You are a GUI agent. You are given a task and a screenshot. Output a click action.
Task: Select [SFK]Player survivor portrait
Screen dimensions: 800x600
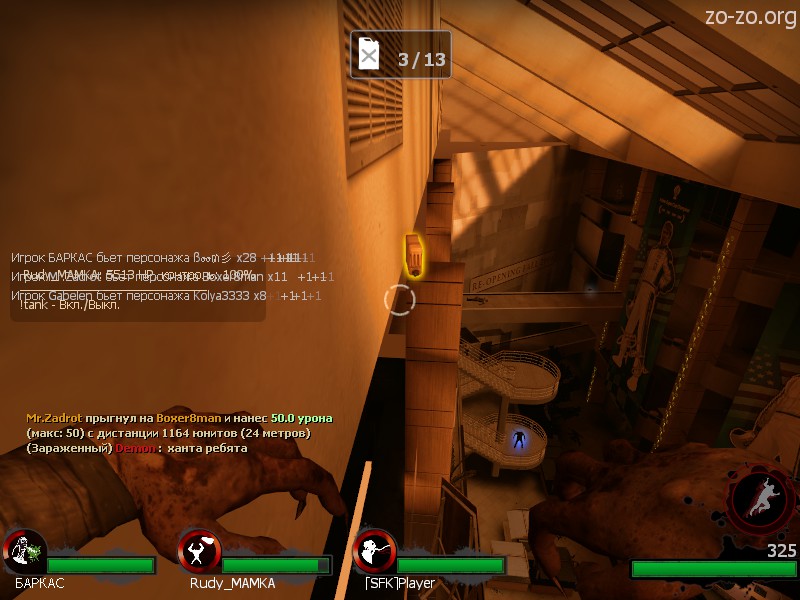(x=374, y=551)
